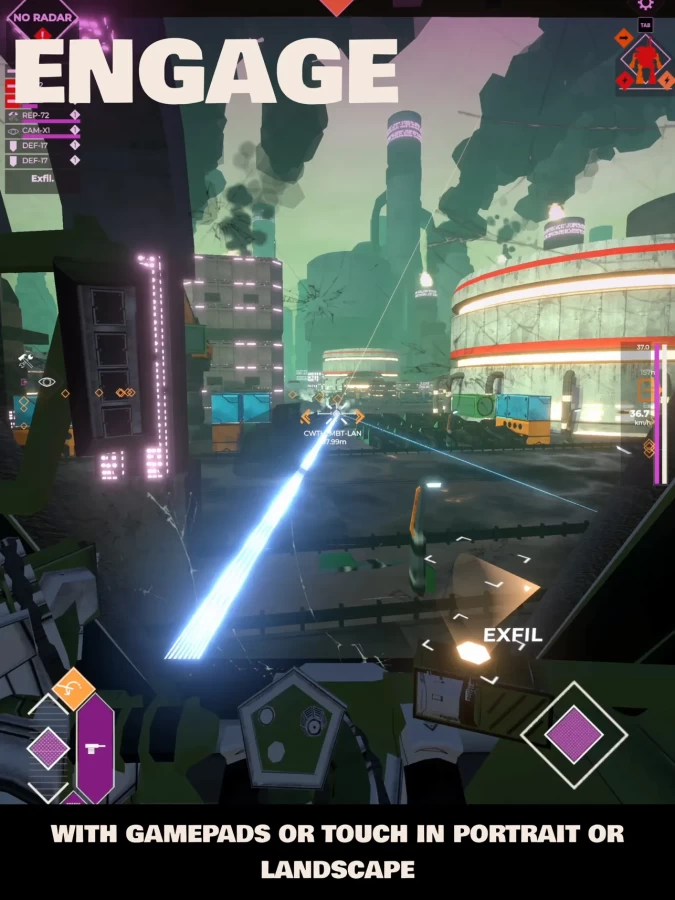675x900 pixels.
Task: Tap the purple aim diamond control
Action: pyautogui.click(x=574, y=735)
